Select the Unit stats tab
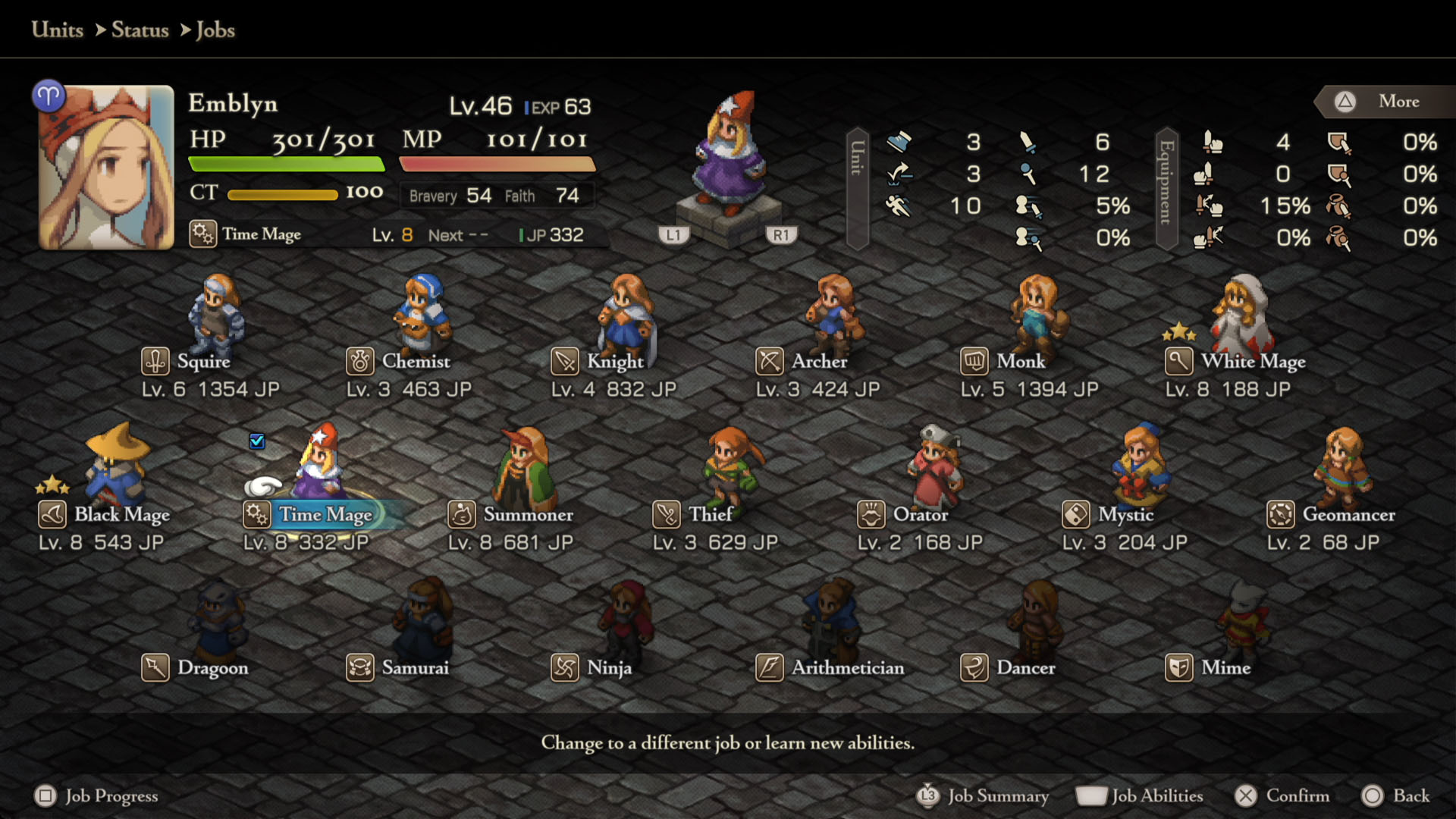Viewport: 1456px width, 819px height. [x=857, y=188]
